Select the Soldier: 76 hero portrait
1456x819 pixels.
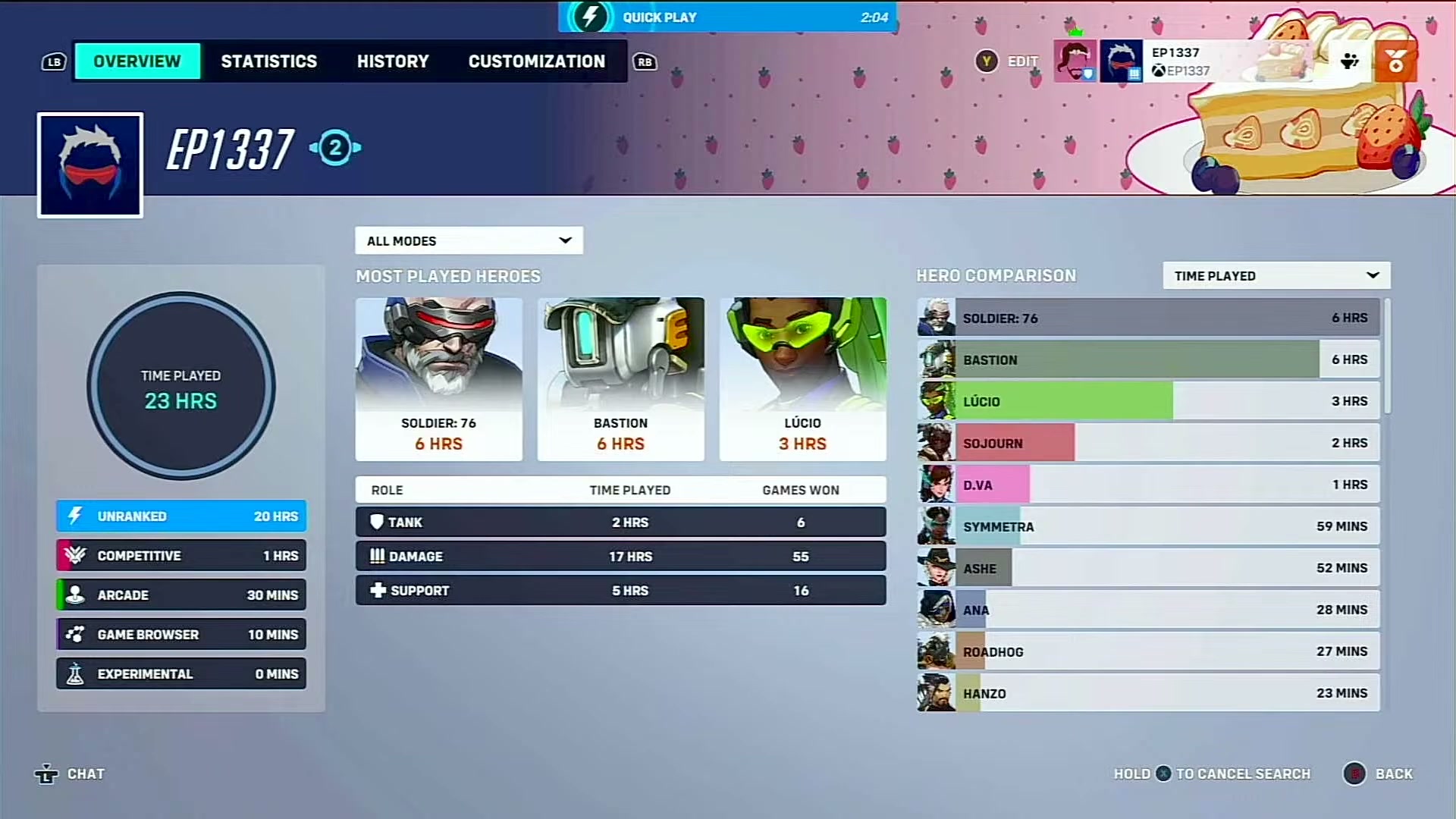coord(439,356)
